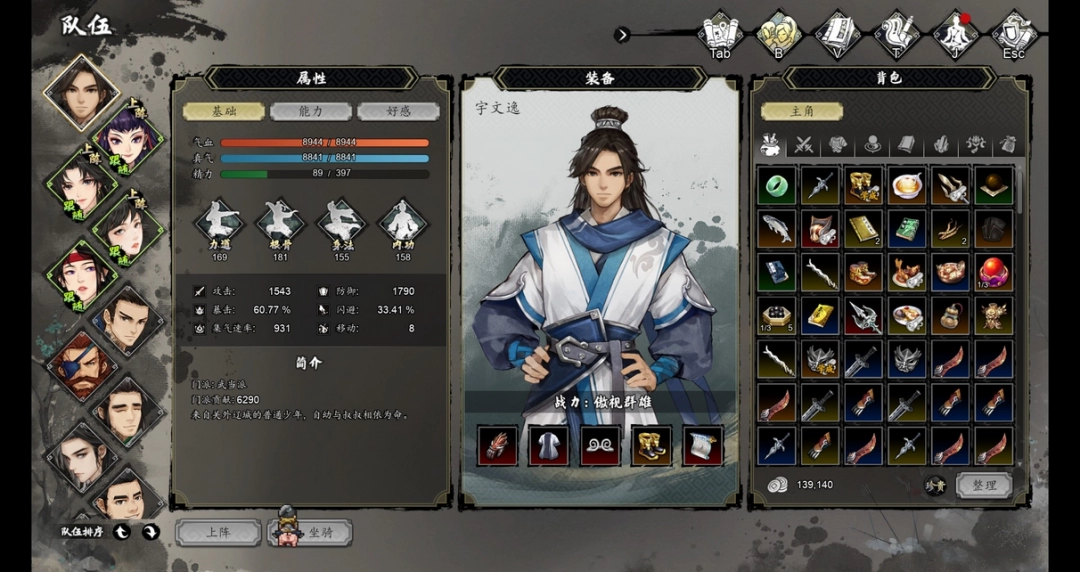Sort the bag with 整理 button

point(984,485)
